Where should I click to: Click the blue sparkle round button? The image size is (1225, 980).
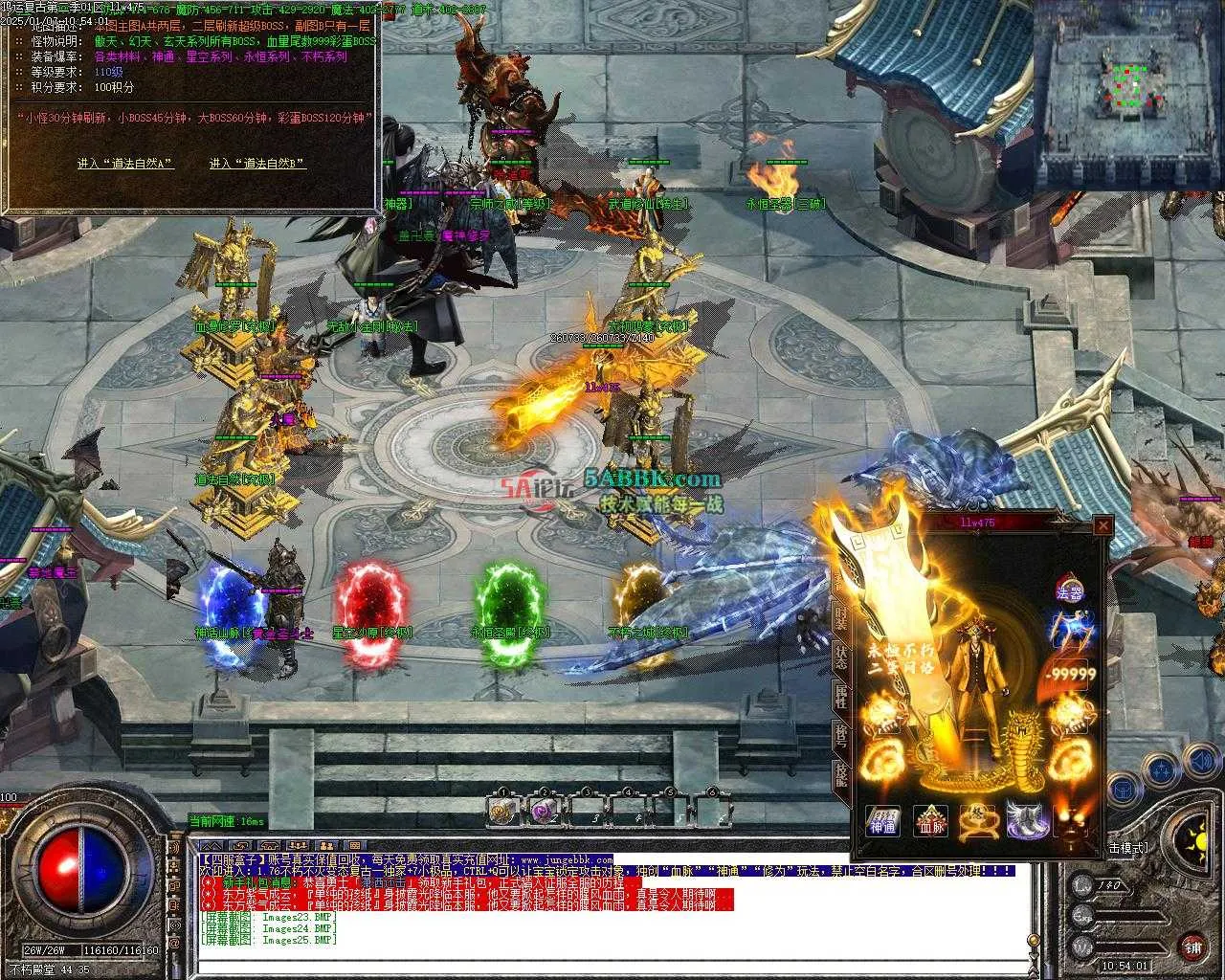click(x=1162, y=770)
